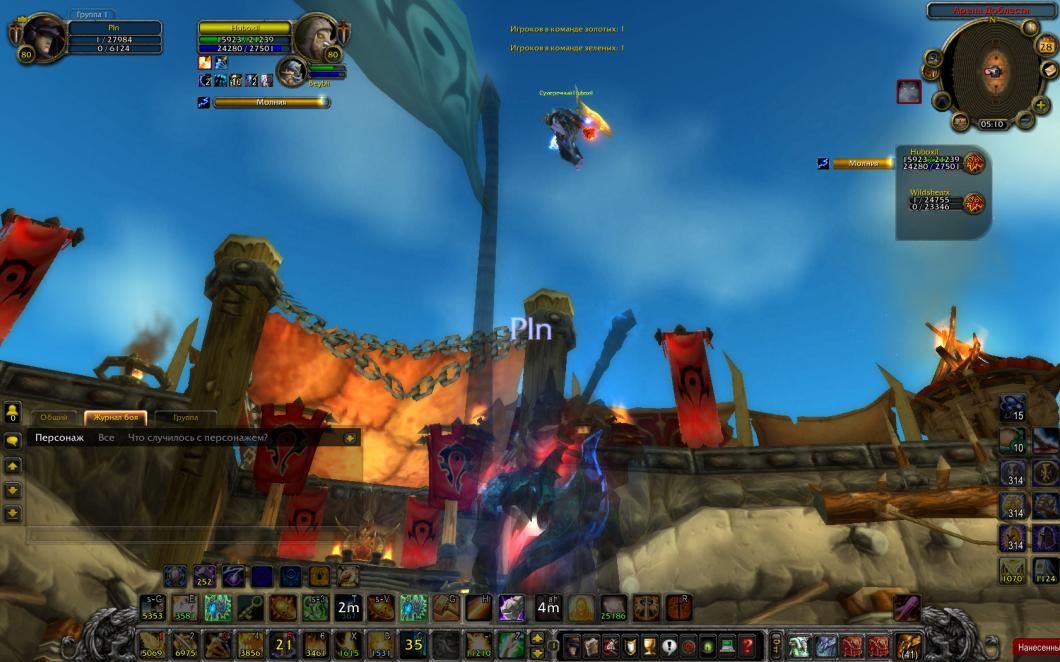Image resolution: width=1060 pixels, height=662 pixels.
Task: Switch to the Общий chat tab
Action: pos(54,417)
